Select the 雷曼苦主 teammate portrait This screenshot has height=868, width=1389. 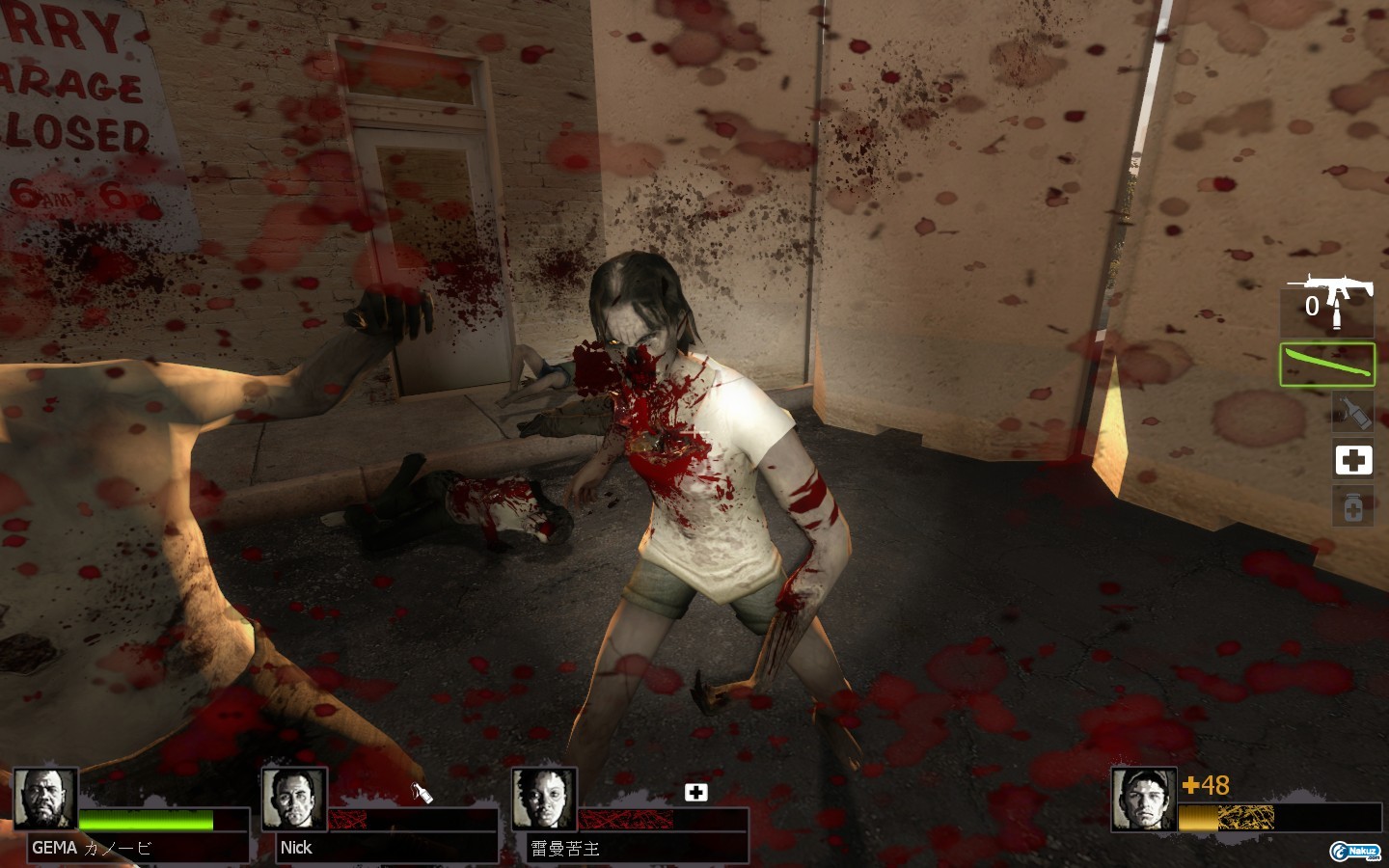pyautogui.click(x=544, y=799)
